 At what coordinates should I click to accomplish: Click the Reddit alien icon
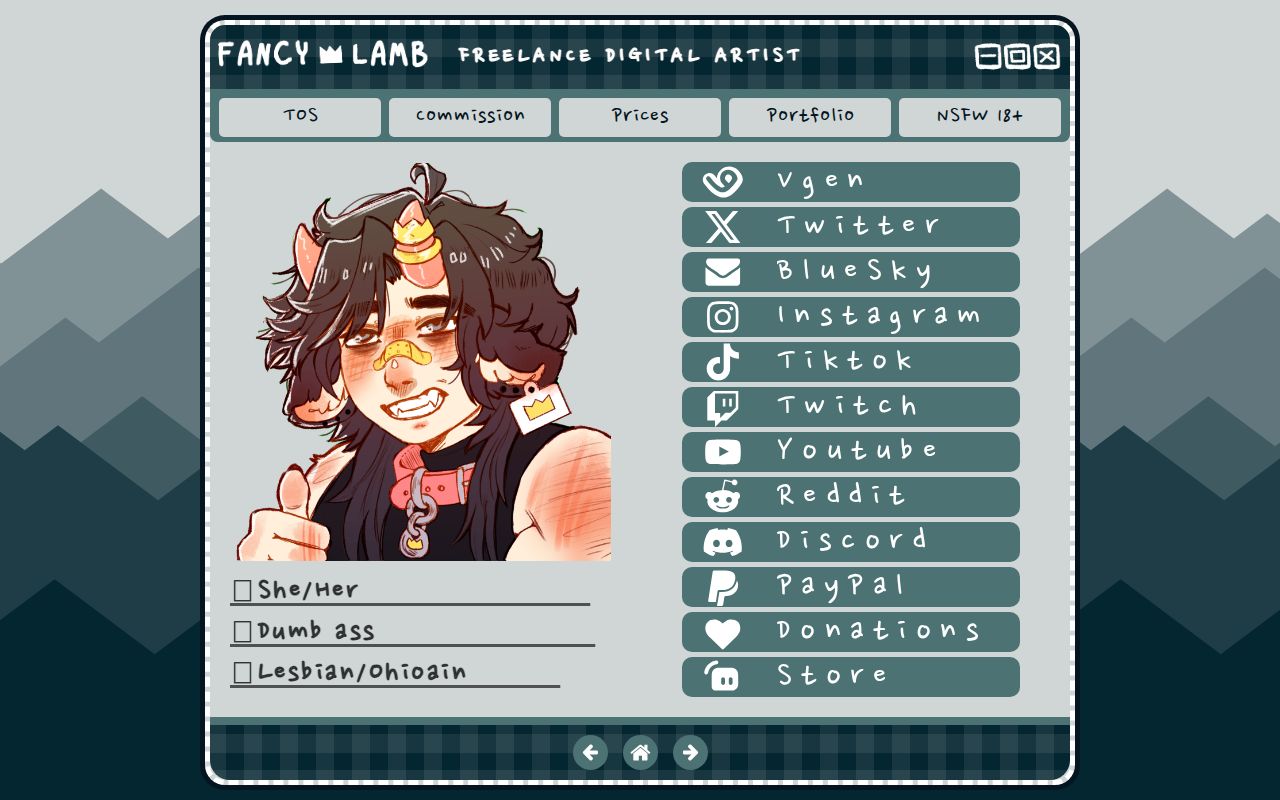click(723, 496)
